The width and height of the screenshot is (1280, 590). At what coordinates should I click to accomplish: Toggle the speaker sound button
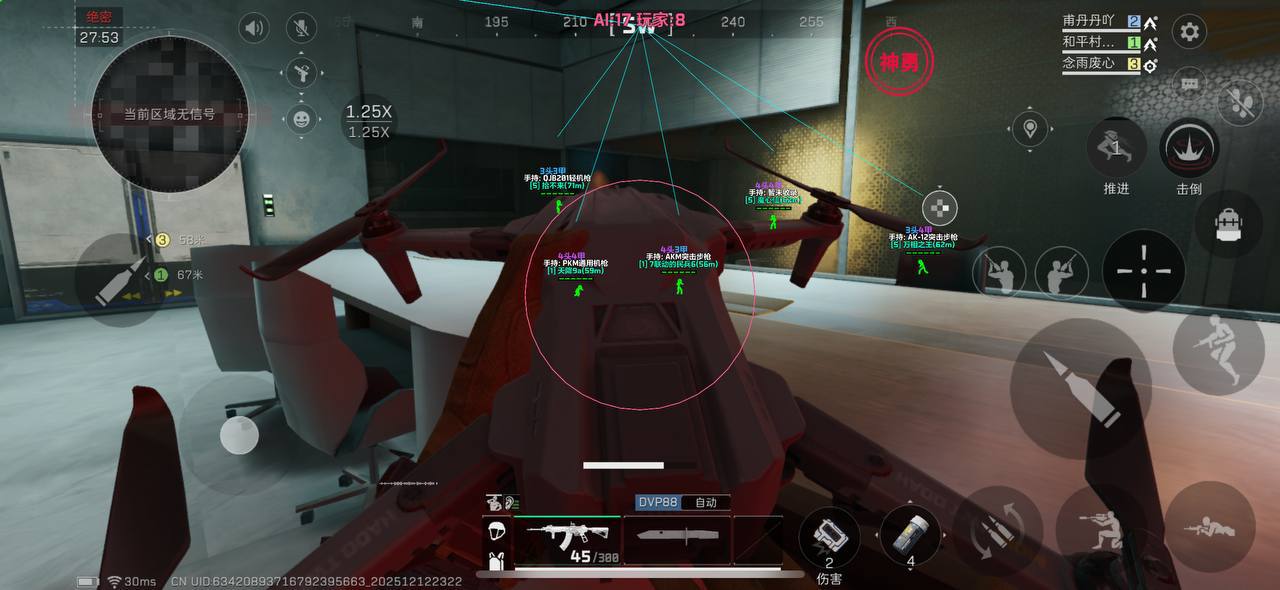254,28
